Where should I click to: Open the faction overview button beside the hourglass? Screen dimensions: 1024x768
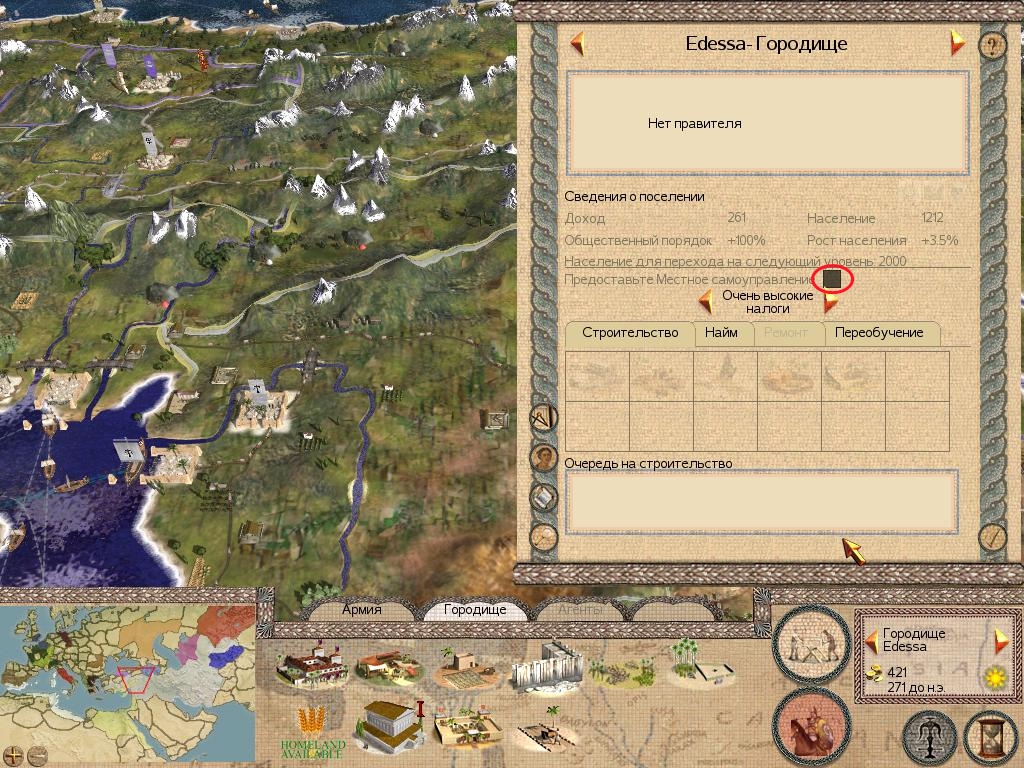[x=930, y=736]
